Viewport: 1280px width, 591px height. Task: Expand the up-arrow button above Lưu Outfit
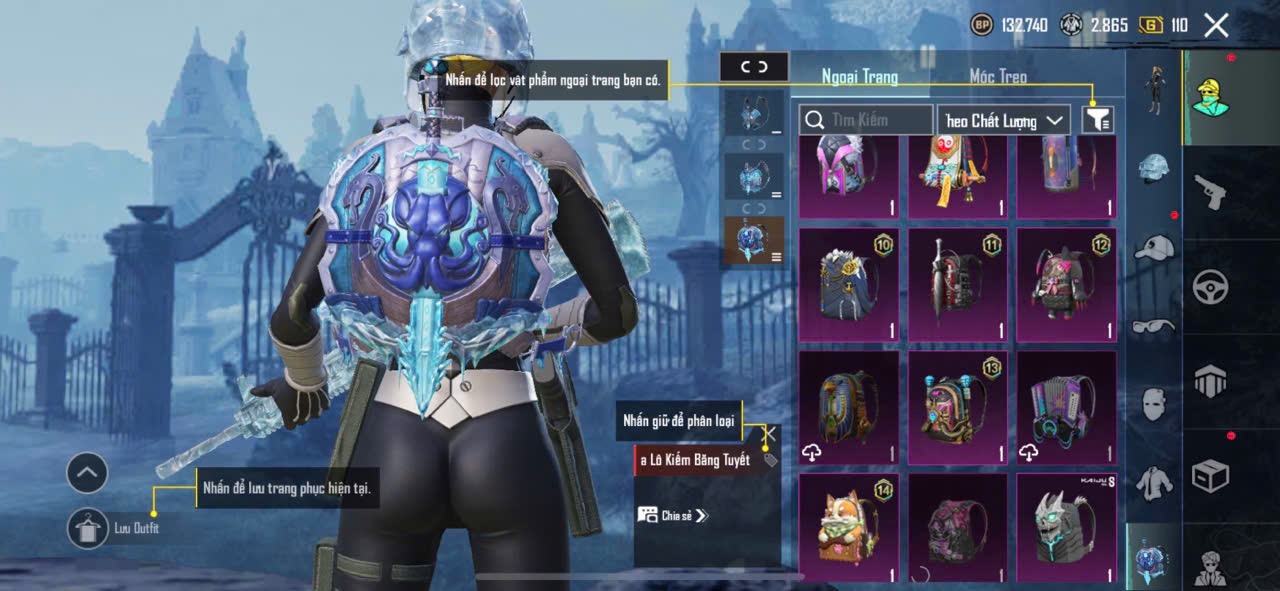87,473
